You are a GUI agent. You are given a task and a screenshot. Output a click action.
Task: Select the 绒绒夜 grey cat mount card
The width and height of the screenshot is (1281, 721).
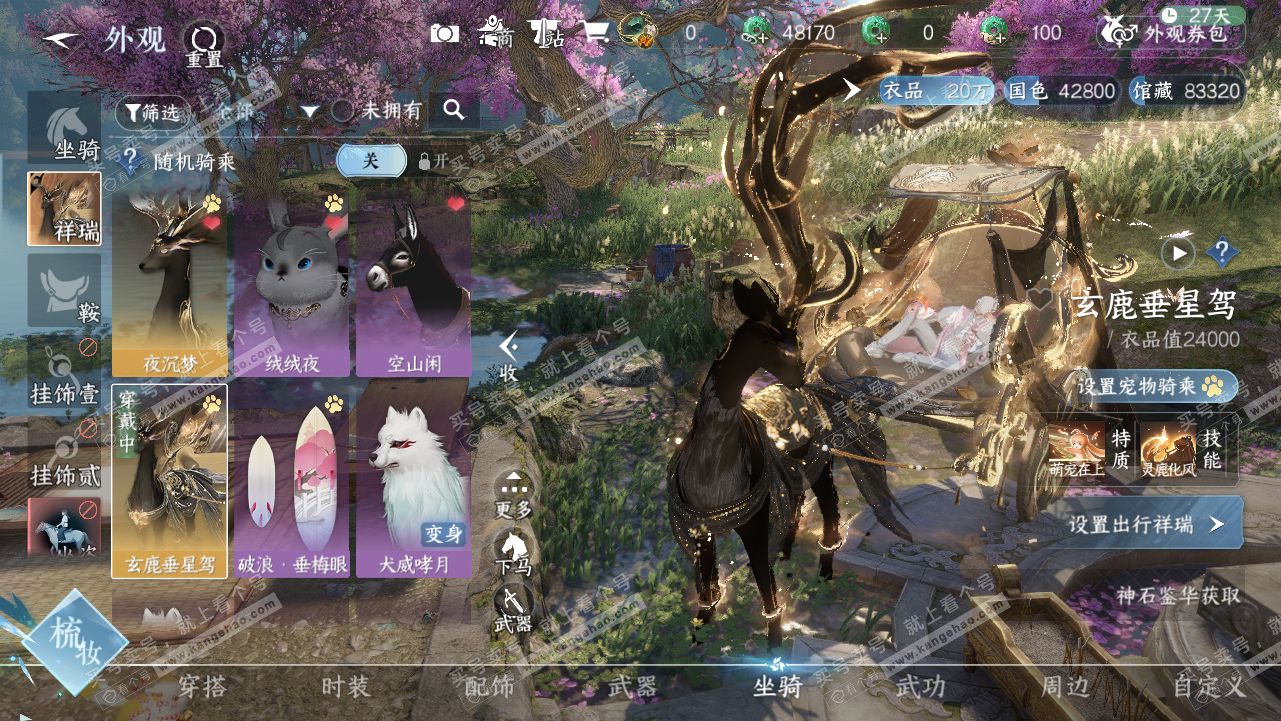click(x=291, y=282)
